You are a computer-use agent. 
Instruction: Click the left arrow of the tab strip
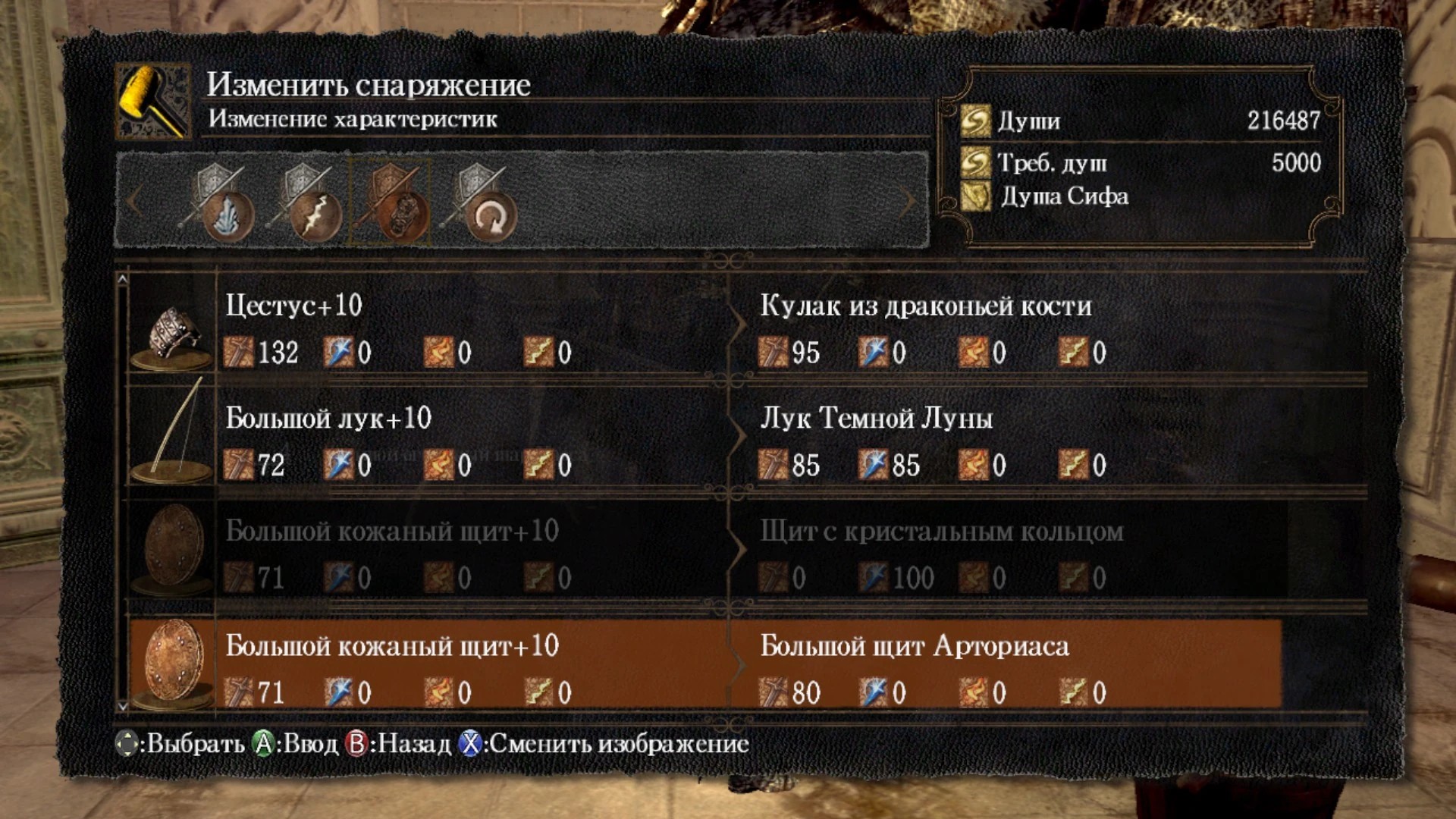click(x=134, y=201)
